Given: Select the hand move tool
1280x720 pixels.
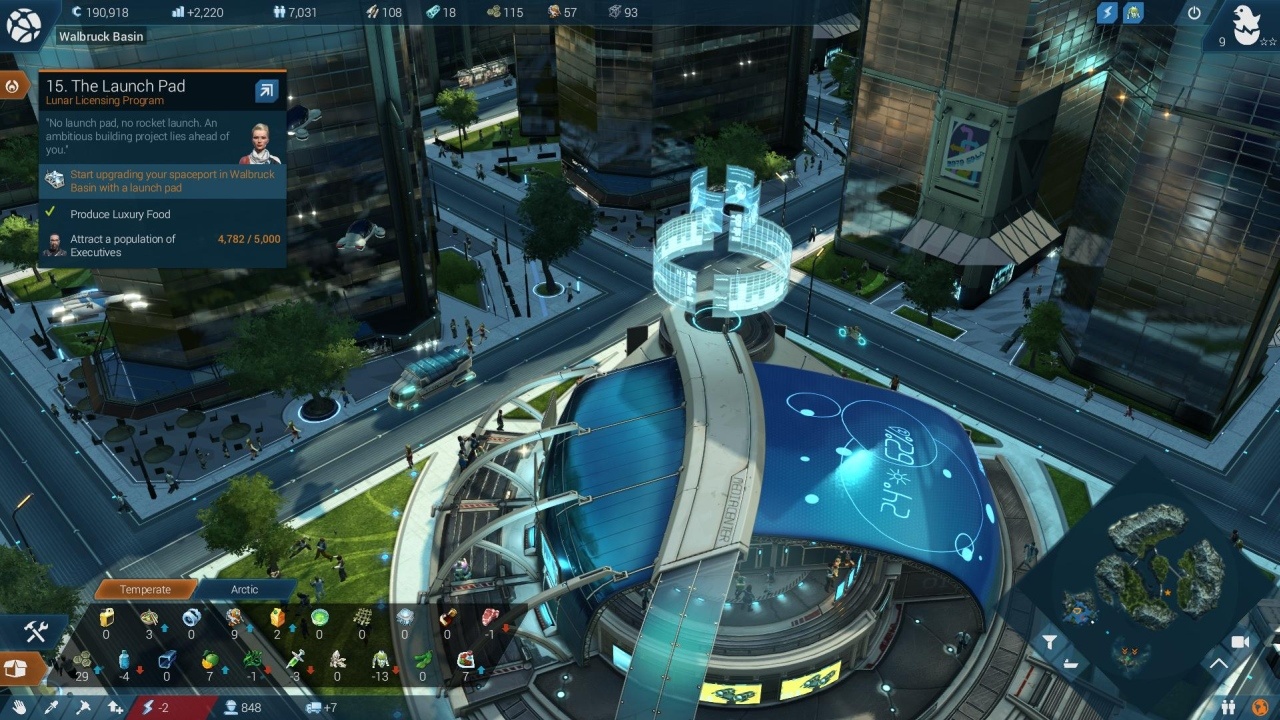Looking at the screenshot, I should [19, 708].
